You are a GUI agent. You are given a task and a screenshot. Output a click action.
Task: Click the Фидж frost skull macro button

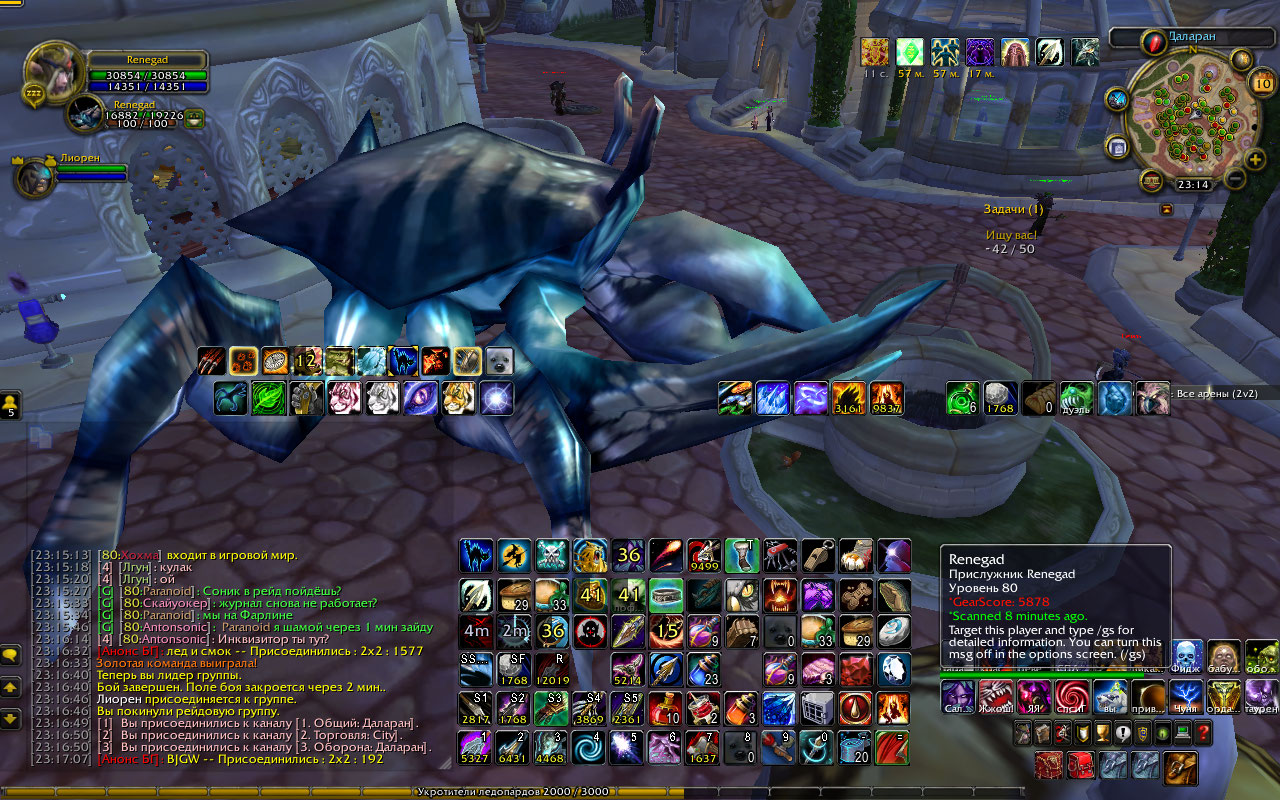[x=1186, y=656]
